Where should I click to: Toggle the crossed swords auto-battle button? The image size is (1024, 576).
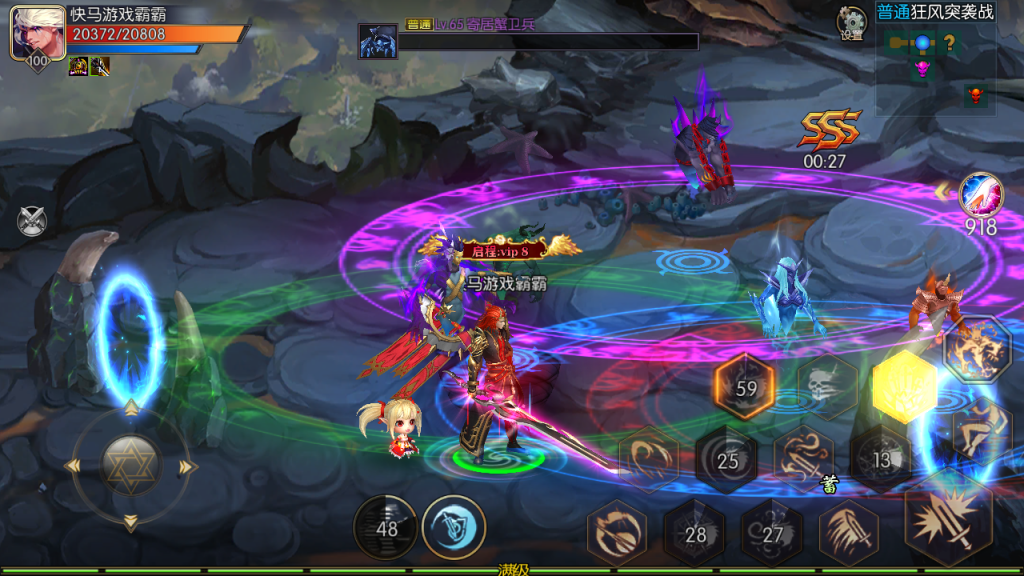pyautogui.click(x=32, y=220)
